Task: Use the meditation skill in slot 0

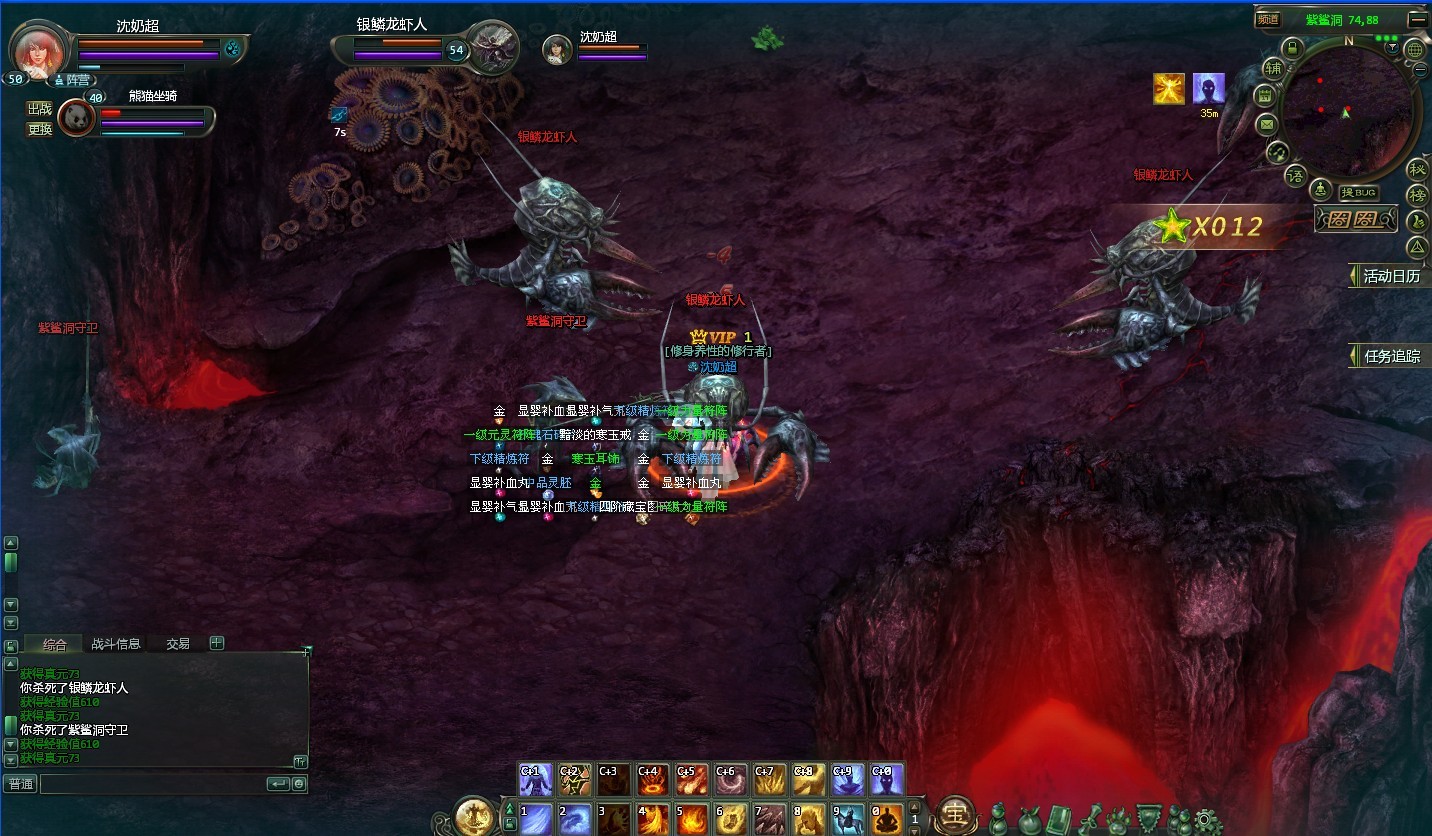Action: coord(886,819)
